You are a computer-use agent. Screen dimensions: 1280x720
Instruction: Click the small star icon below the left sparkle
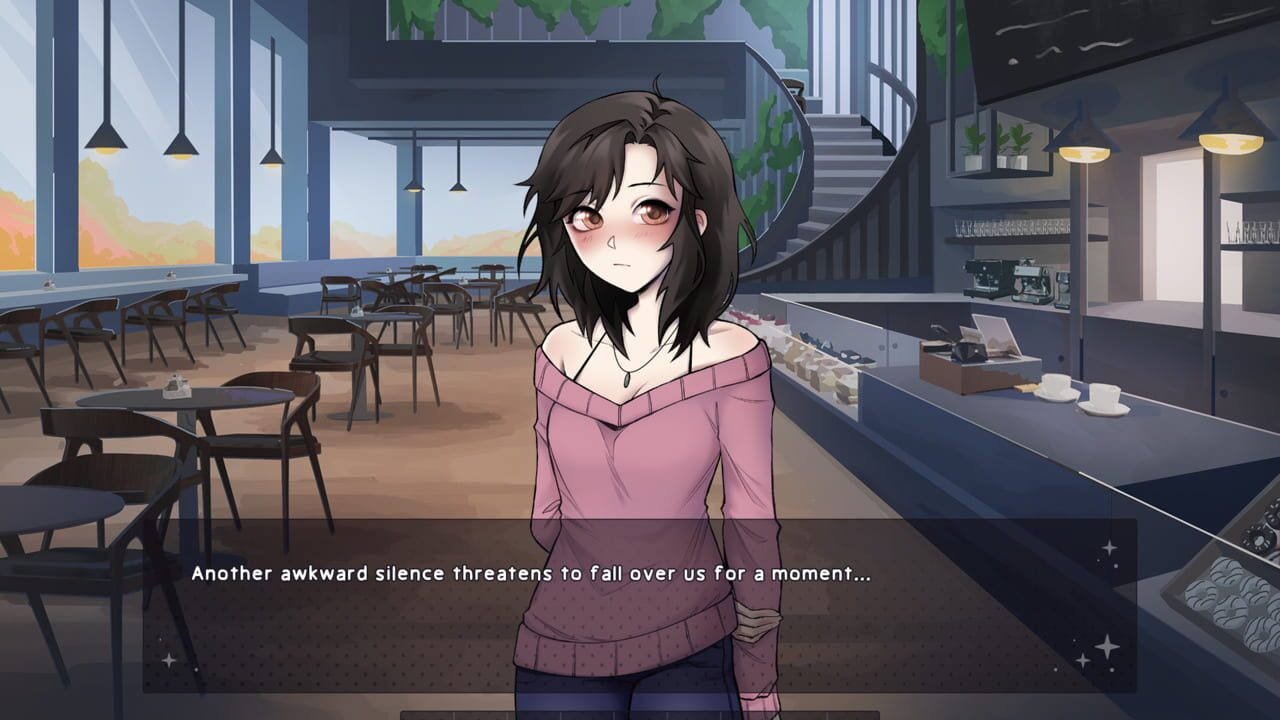pos(196,670)
